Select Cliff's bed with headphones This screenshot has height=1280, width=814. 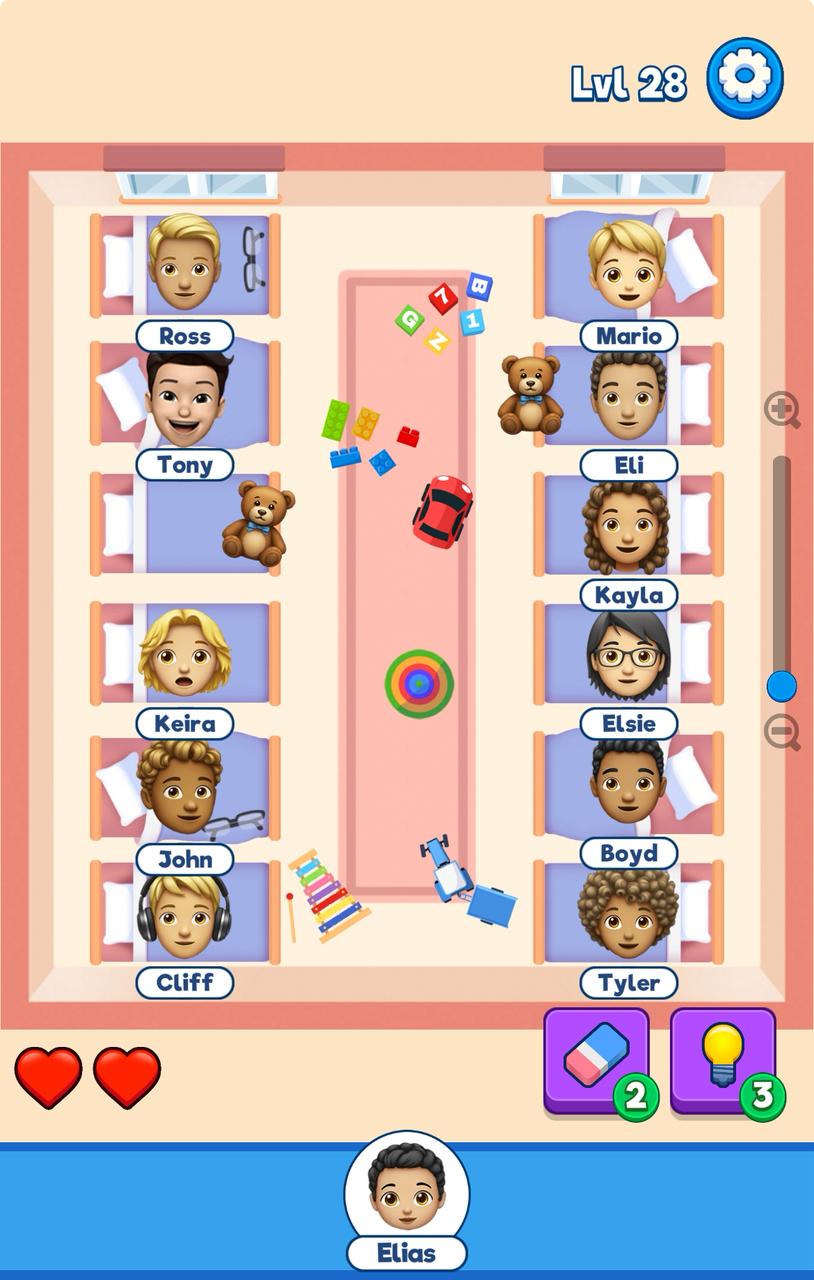point(185,912)
